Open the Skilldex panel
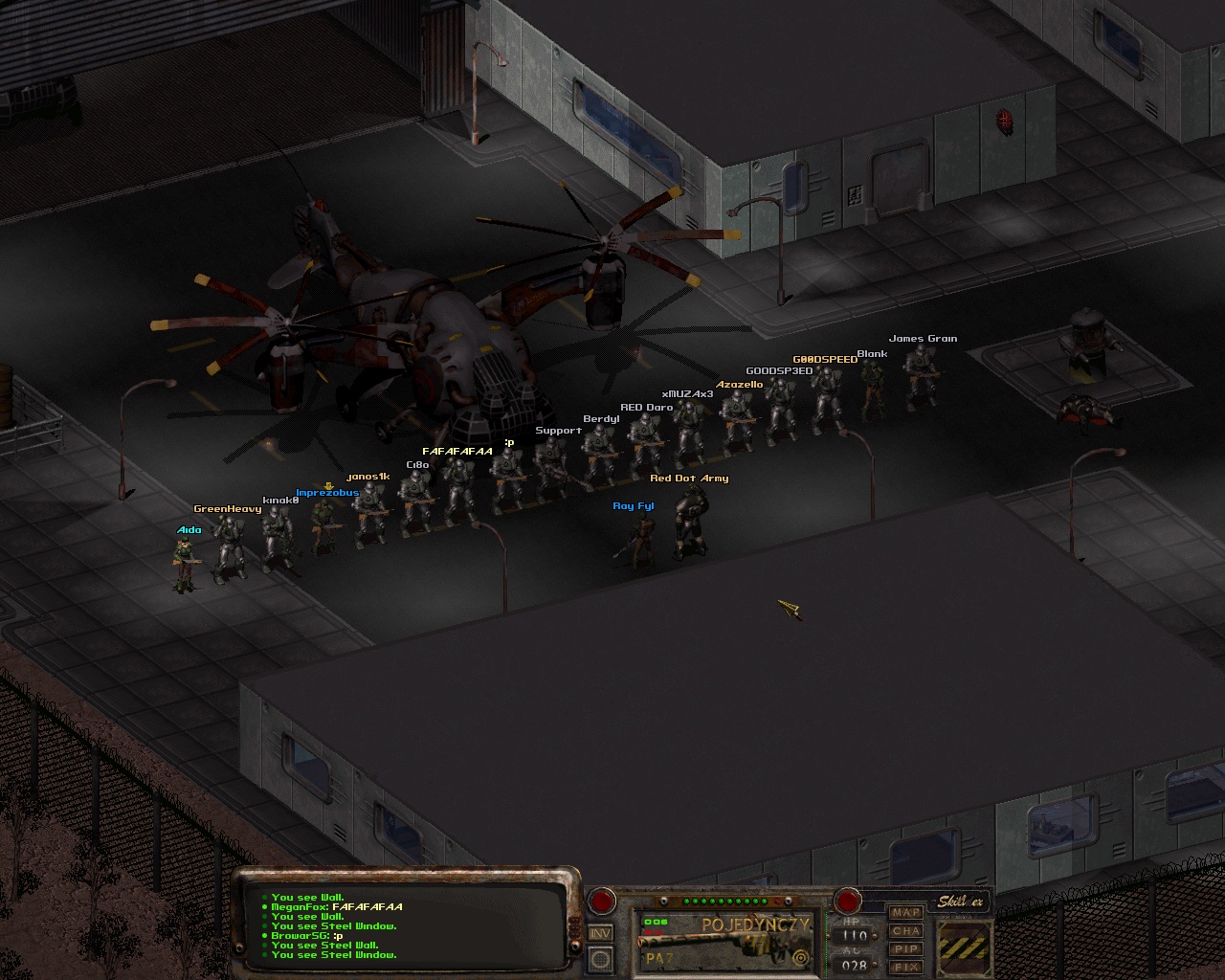This screenshot has height=980, width=1225. tap(959, 902)
